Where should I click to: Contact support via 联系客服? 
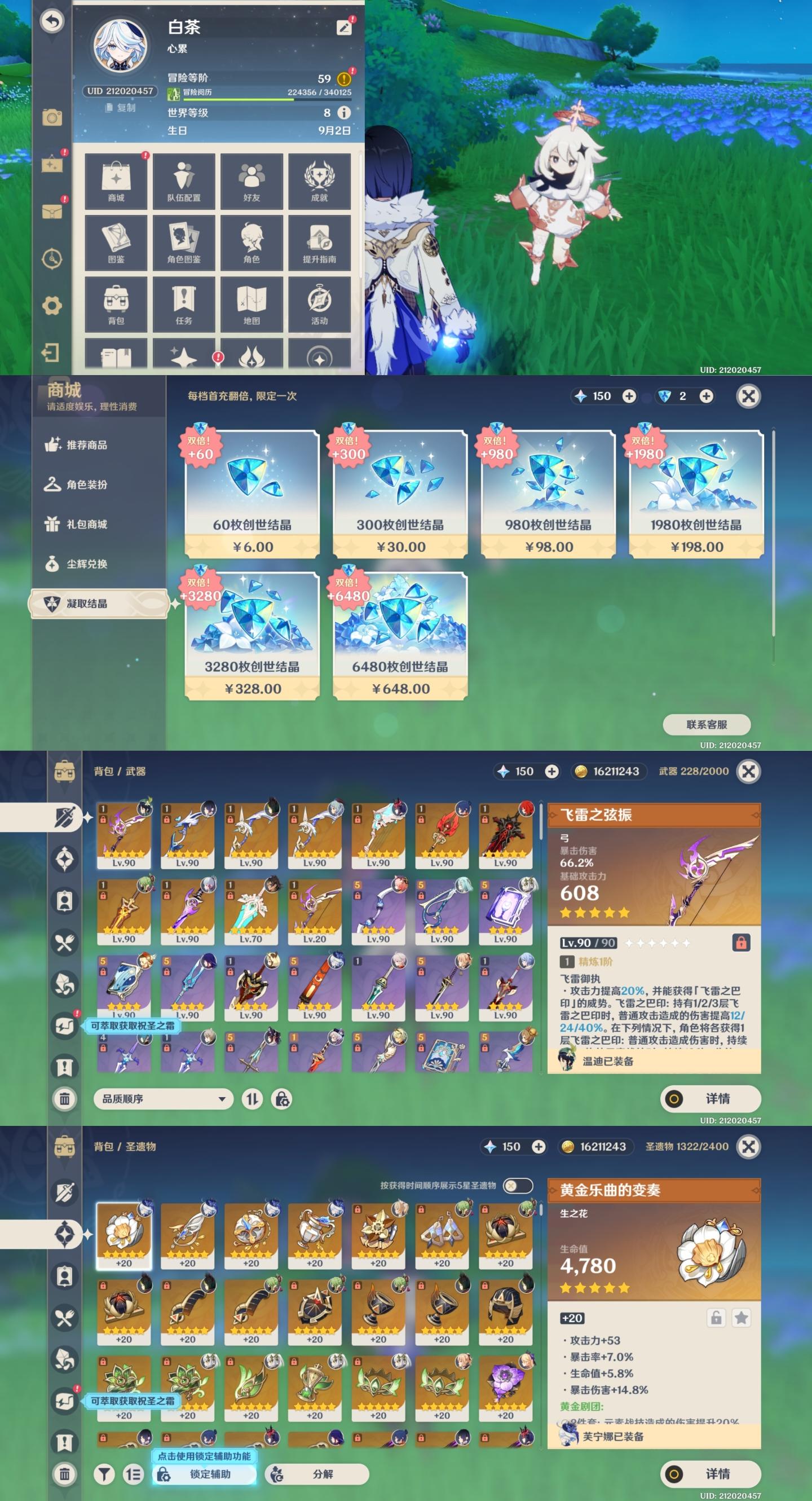(x=707, y=724)
